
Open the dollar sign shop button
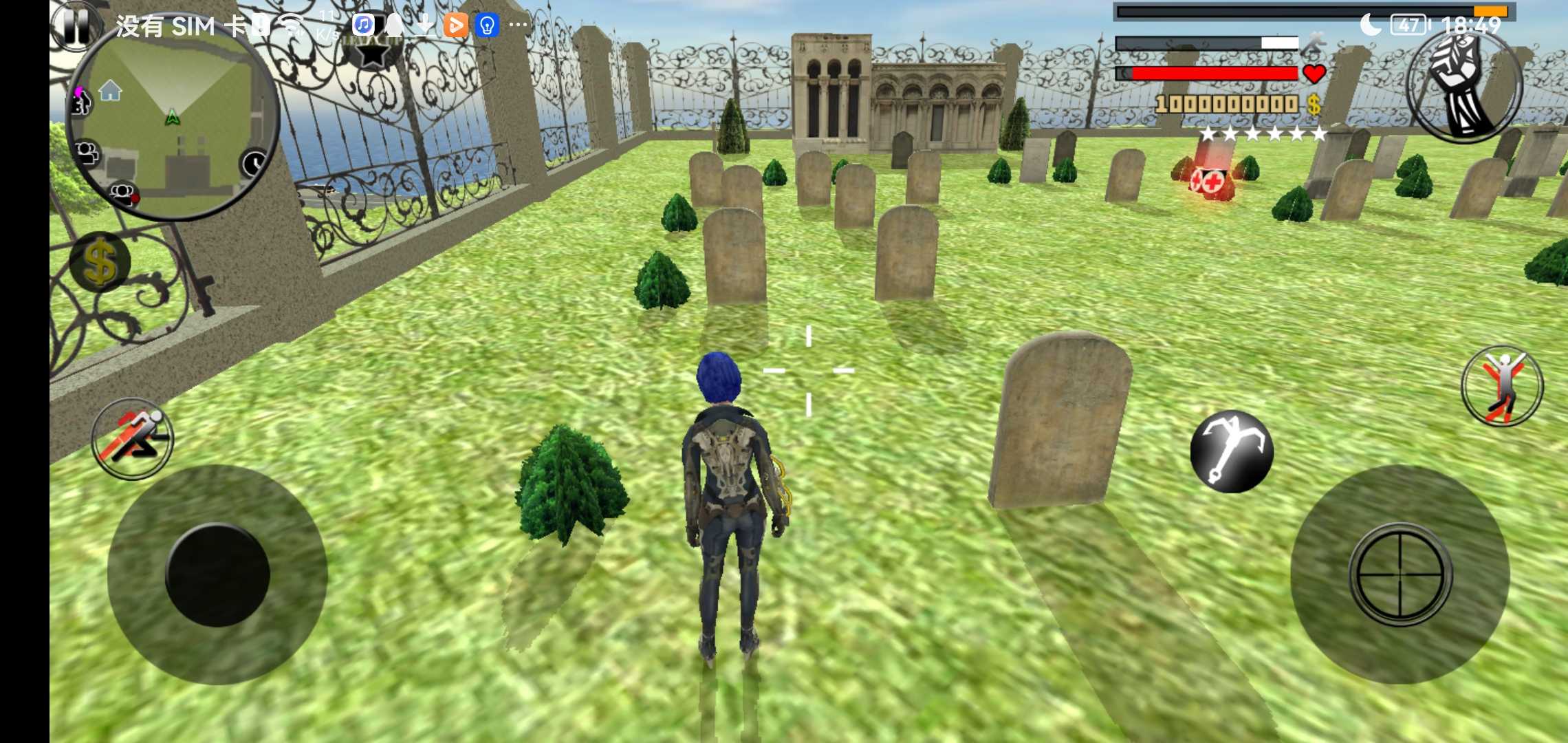click(100, 263)
